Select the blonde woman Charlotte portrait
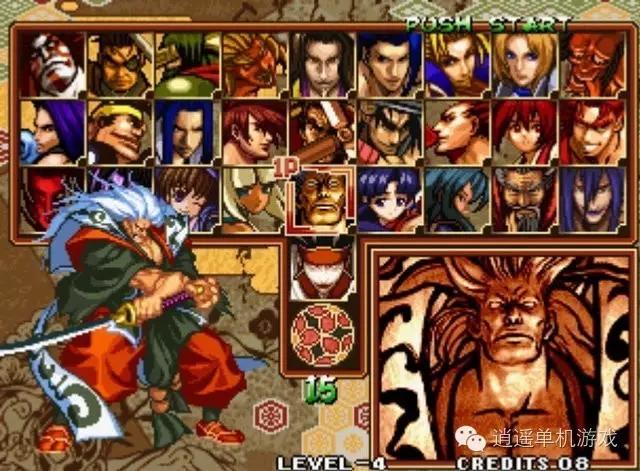Screen dimensions: 640x471 point(523,64)
